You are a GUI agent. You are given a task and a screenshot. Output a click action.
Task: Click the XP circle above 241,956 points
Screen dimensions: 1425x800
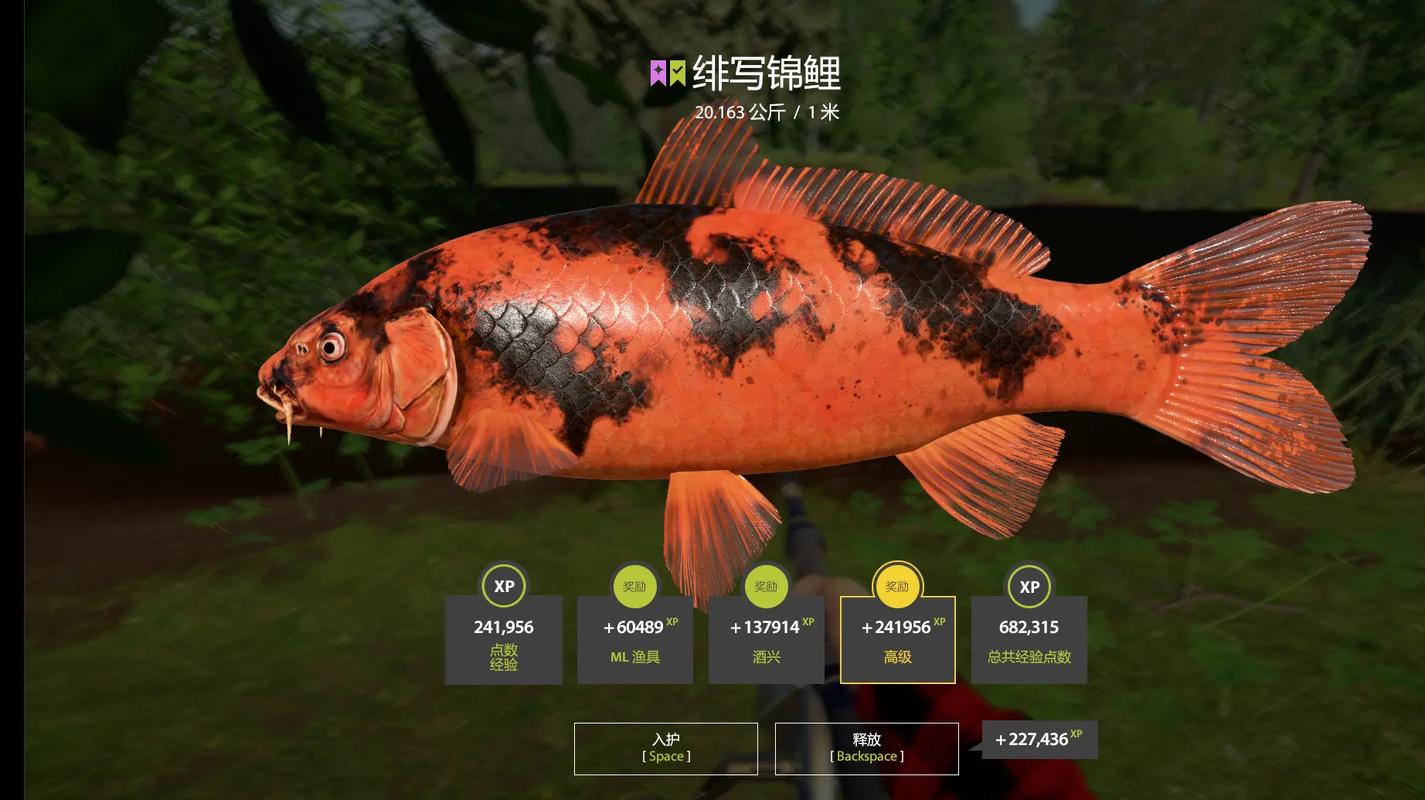(503, 586)
